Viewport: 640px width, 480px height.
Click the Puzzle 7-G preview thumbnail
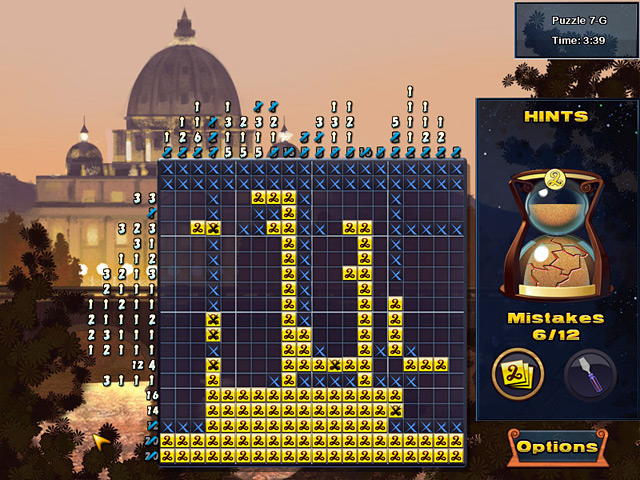[575, 30]
